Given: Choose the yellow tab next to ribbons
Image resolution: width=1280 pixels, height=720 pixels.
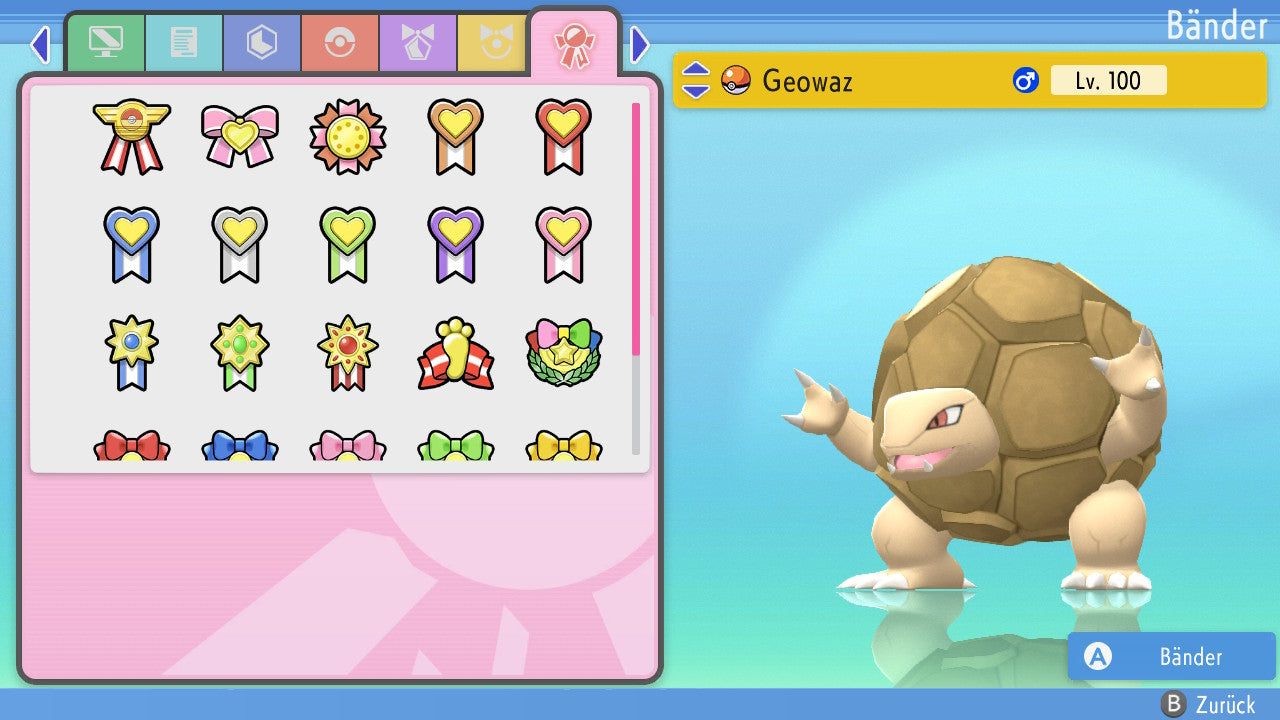Looking at the screenshot, I should pos(492,42).
